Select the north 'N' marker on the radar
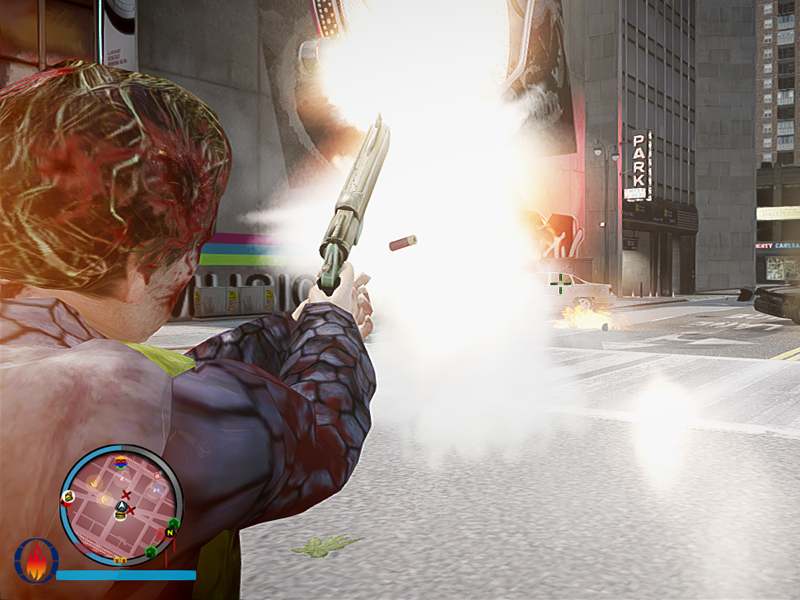800x600 pixels. click(170, 533)
